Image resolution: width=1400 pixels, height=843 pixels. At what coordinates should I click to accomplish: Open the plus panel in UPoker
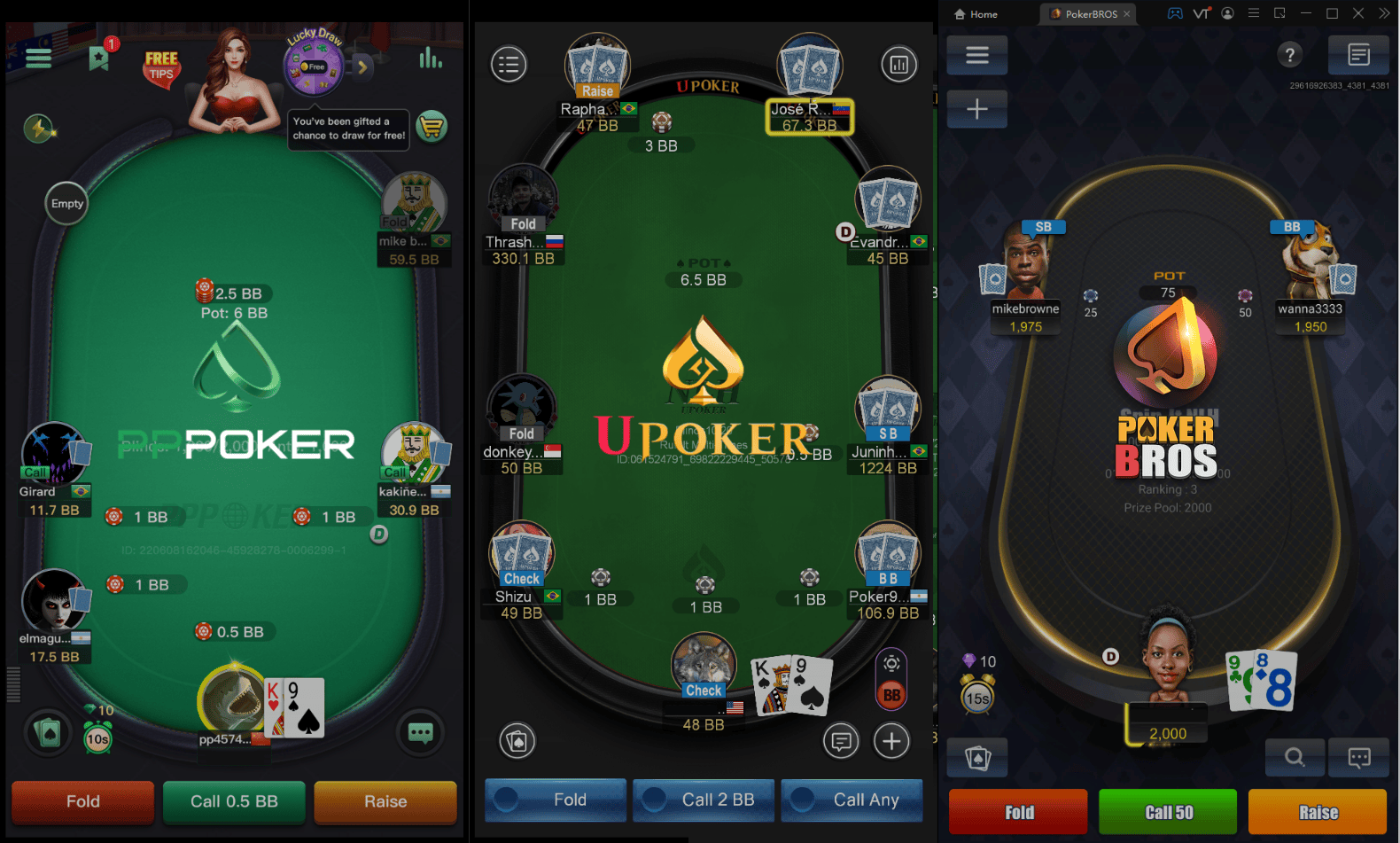(x=892, y=741)
